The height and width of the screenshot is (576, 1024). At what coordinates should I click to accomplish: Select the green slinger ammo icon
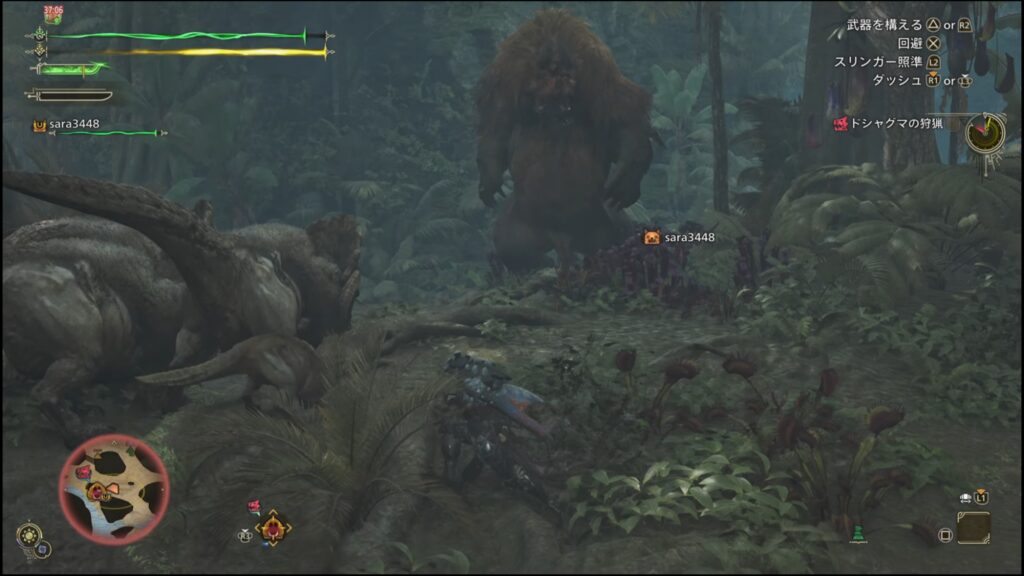(x=856, y=535)
